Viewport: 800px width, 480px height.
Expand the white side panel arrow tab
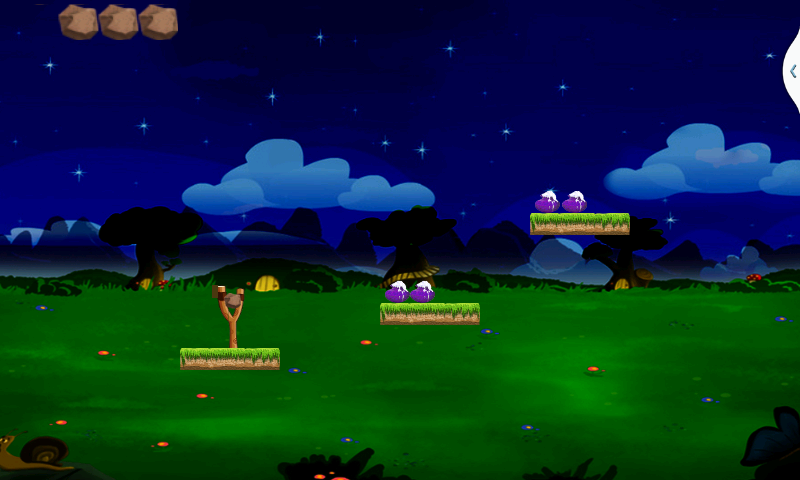(792, 71)
